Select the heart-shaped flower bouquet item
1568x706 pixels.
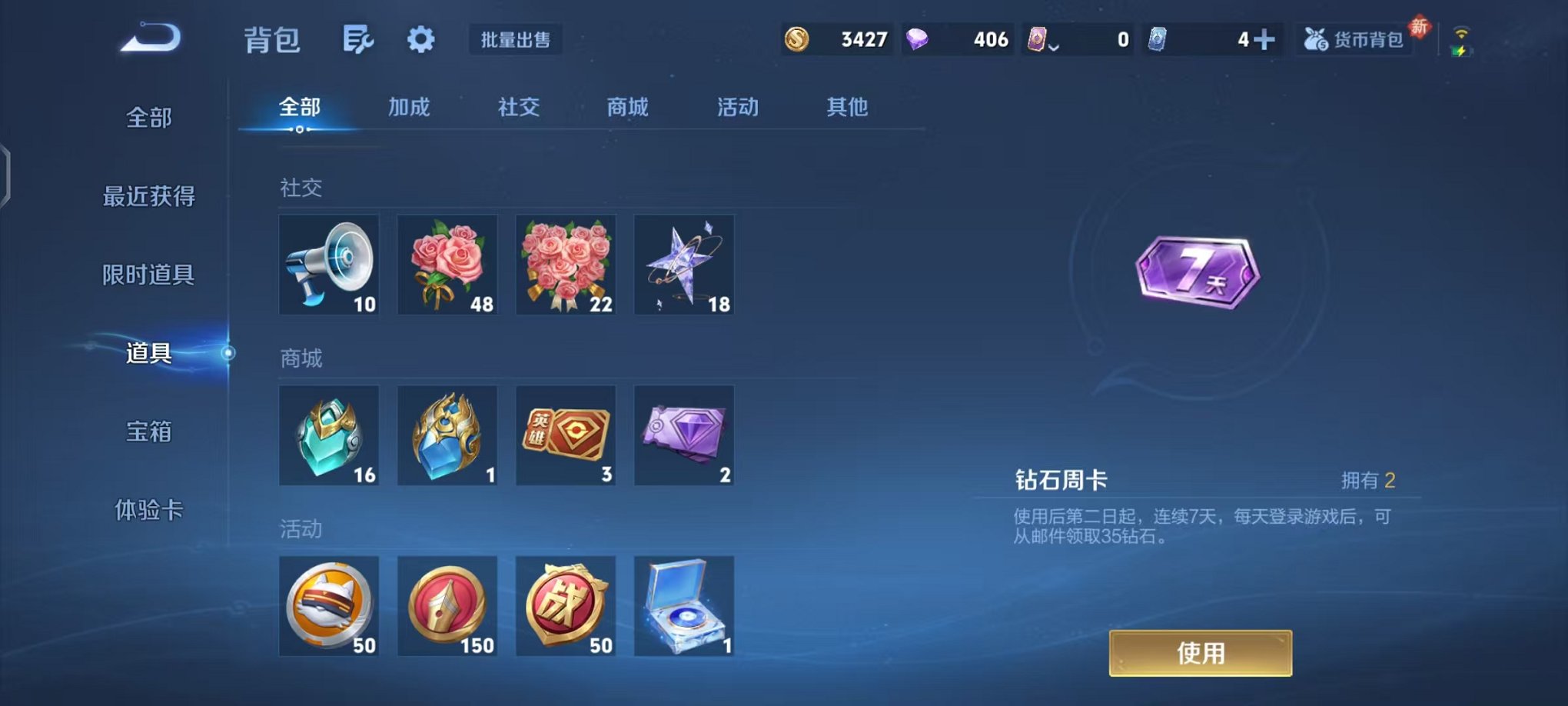click(566, 265)
